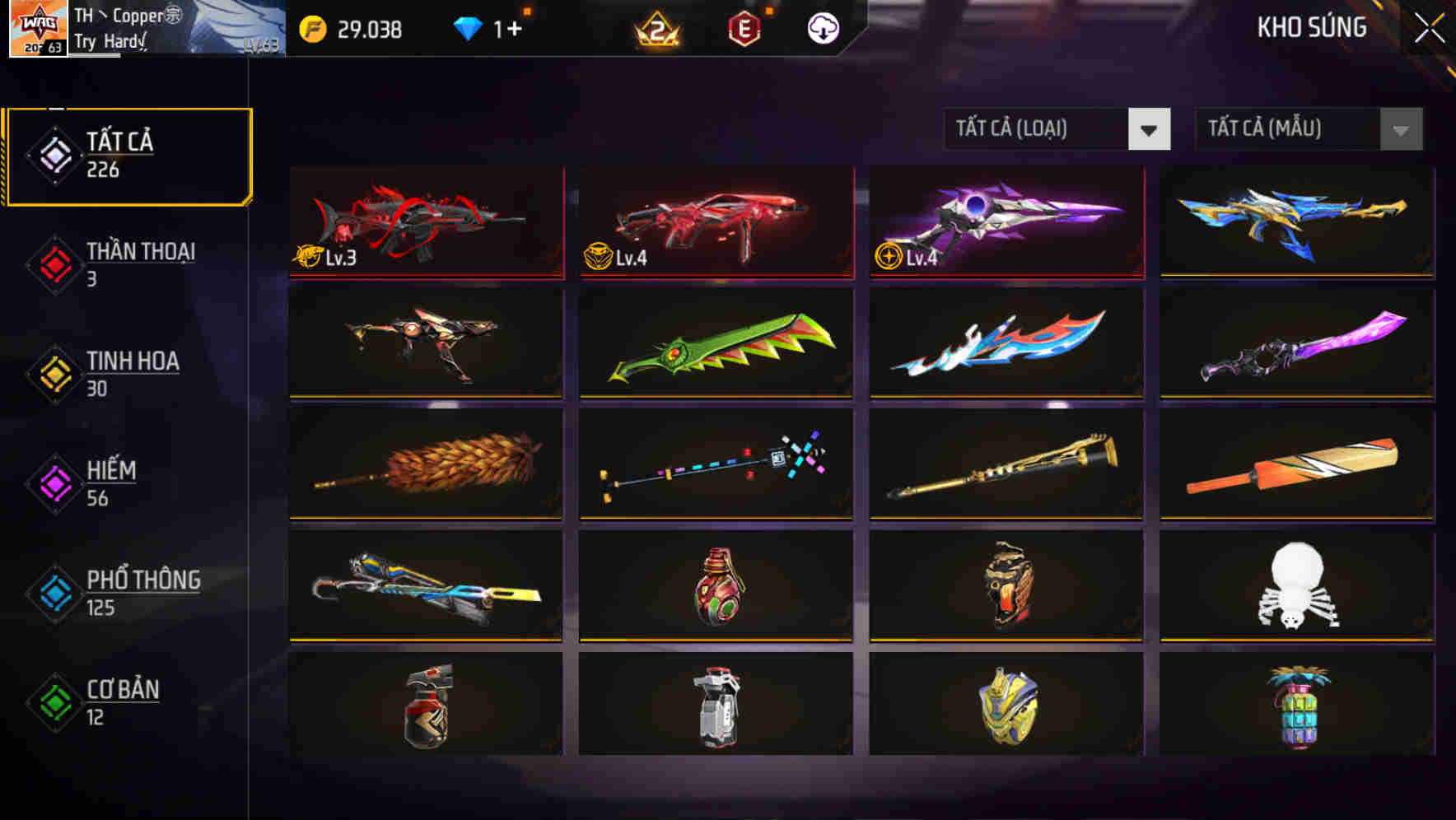Select the Lv.3 red rifle skin thumbnail

click(425, 224)
